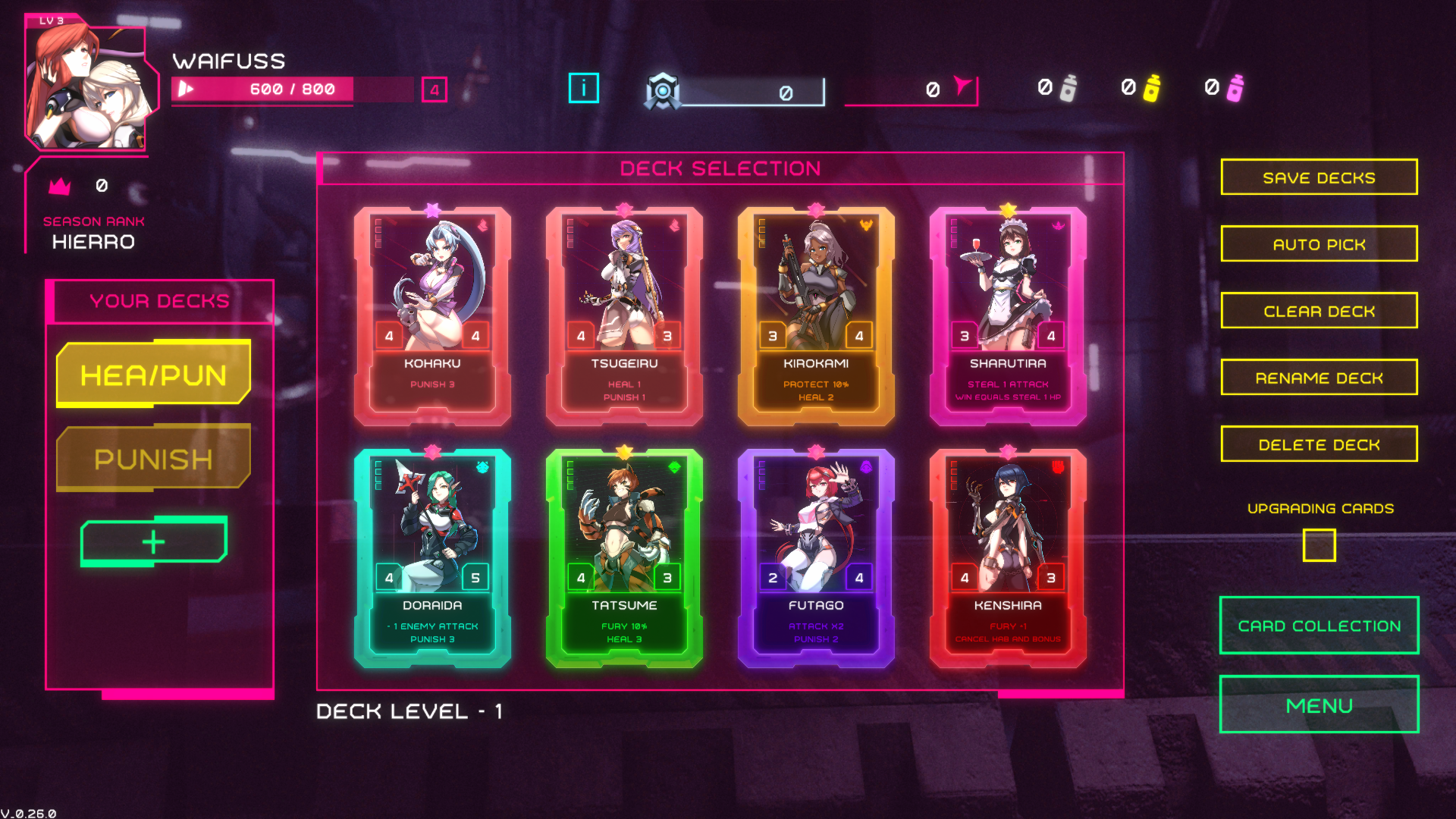Pick the Kirokami card
Viewport: 1456px width, 819px height.
pos(816,315)
